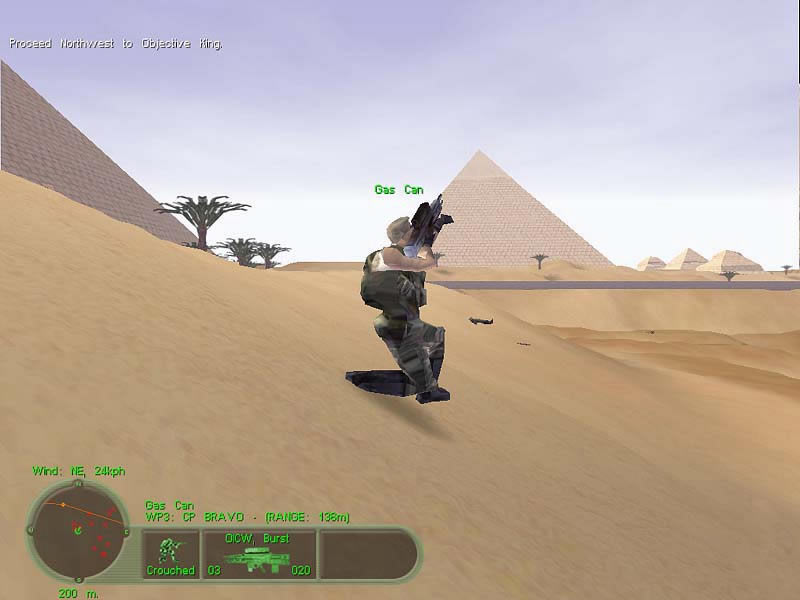The height and width of the screenshot is (600, 800).
Task: Choose the OICW Burst weapon slot
Action: point(259,555)
